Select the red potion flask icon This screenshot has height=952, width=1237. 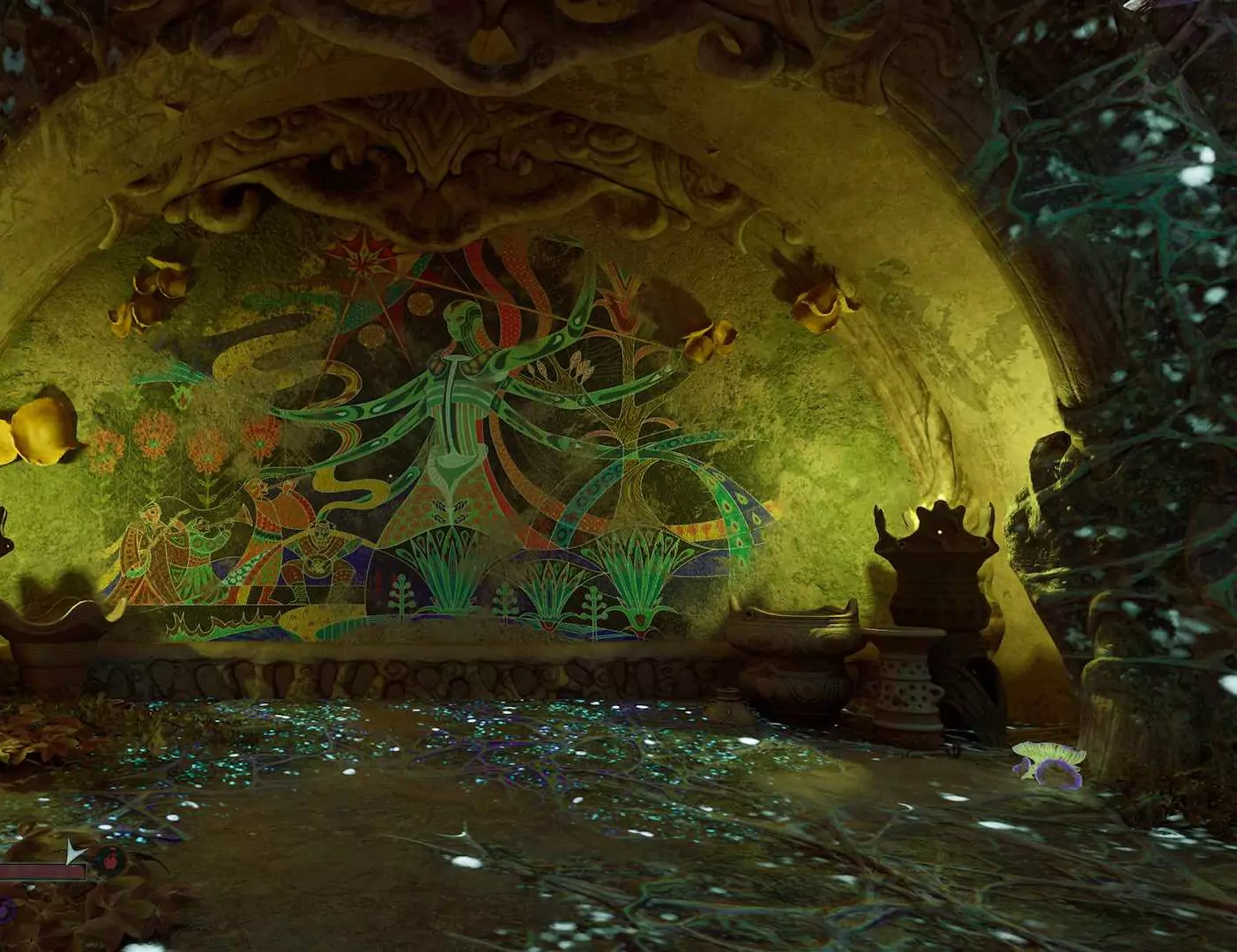pyautogui.click(x=111, y=858)
